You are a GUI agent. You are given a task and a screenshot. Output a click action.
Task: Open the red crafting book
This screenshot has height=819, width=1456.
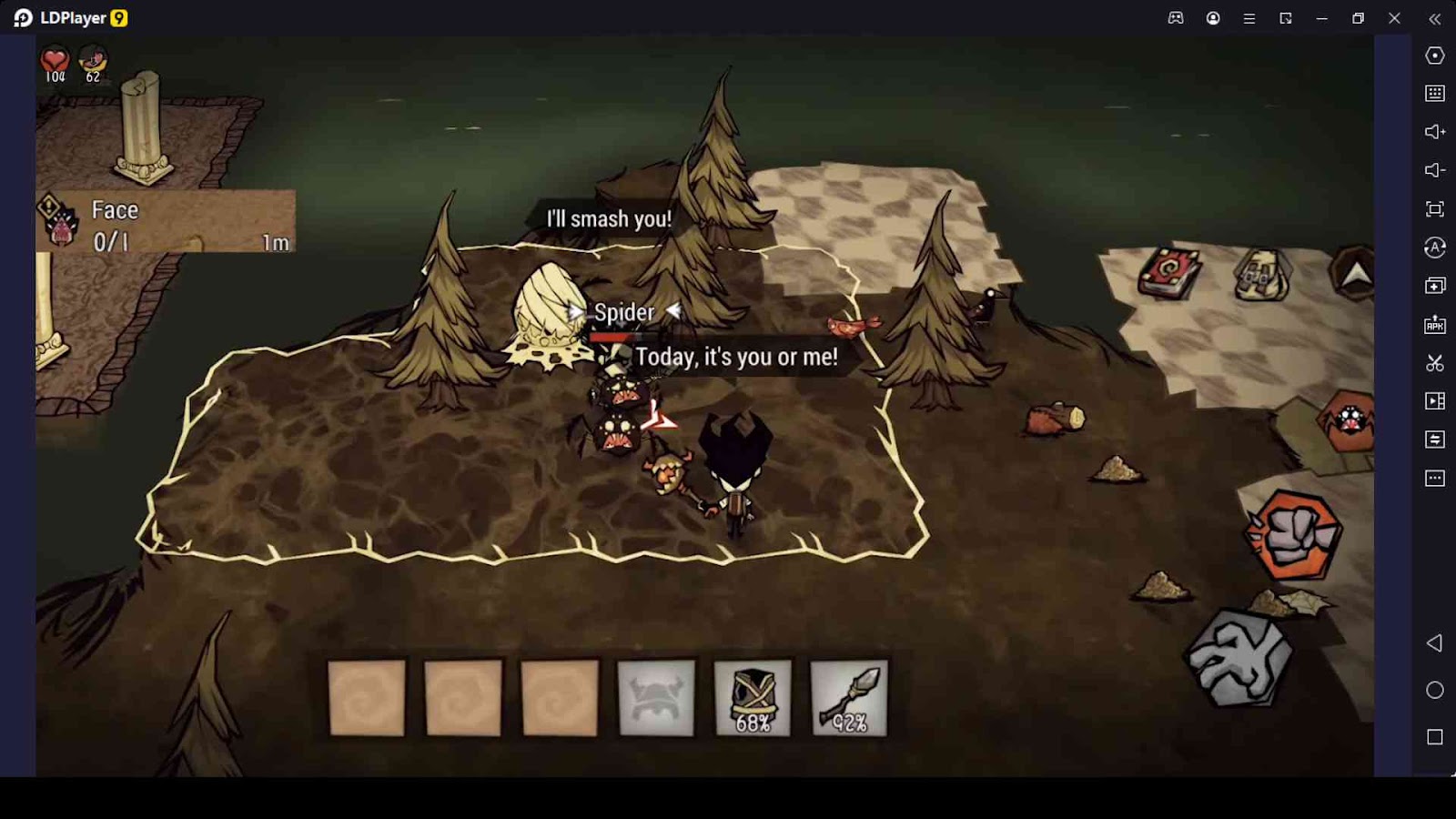pos(1170,272)
